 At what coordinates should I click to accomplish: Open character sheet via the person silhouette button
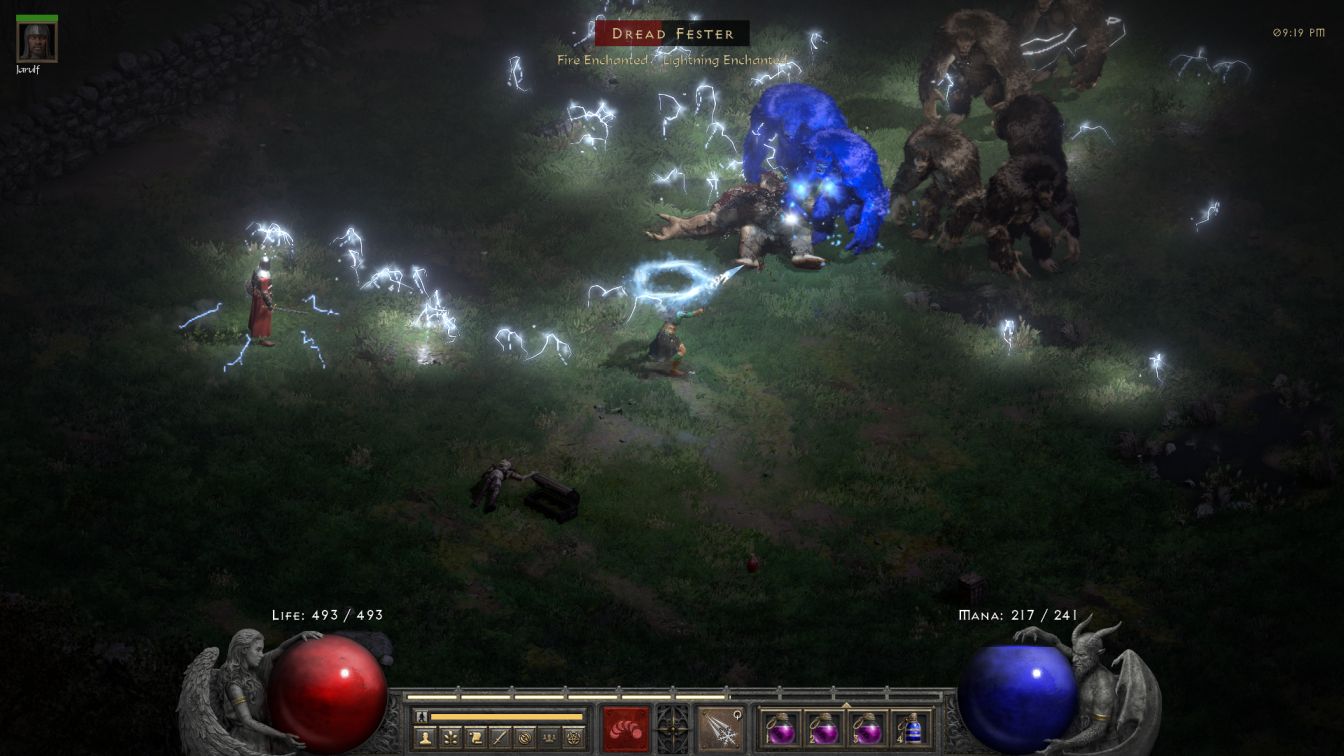pos(426,738)
